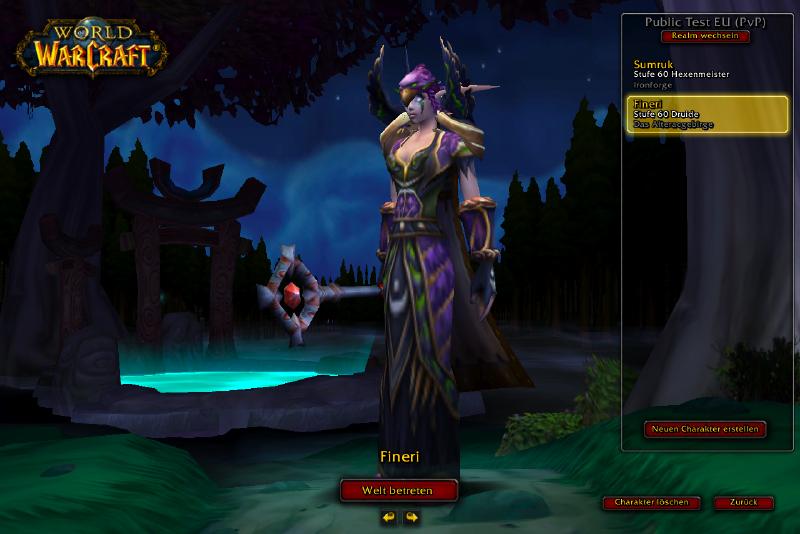This screenshot has width=800, height=534.
Task: Open Neuen Charakter erstellen
Action: coord(706,429)
